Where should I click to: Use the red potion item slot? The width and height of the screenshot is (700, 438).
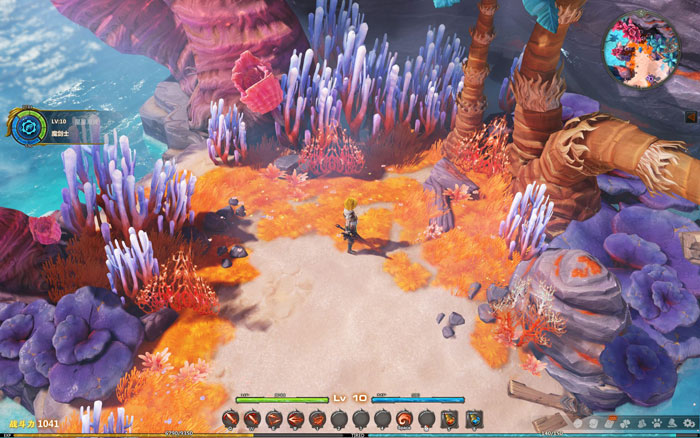click(x=449, y=419)
